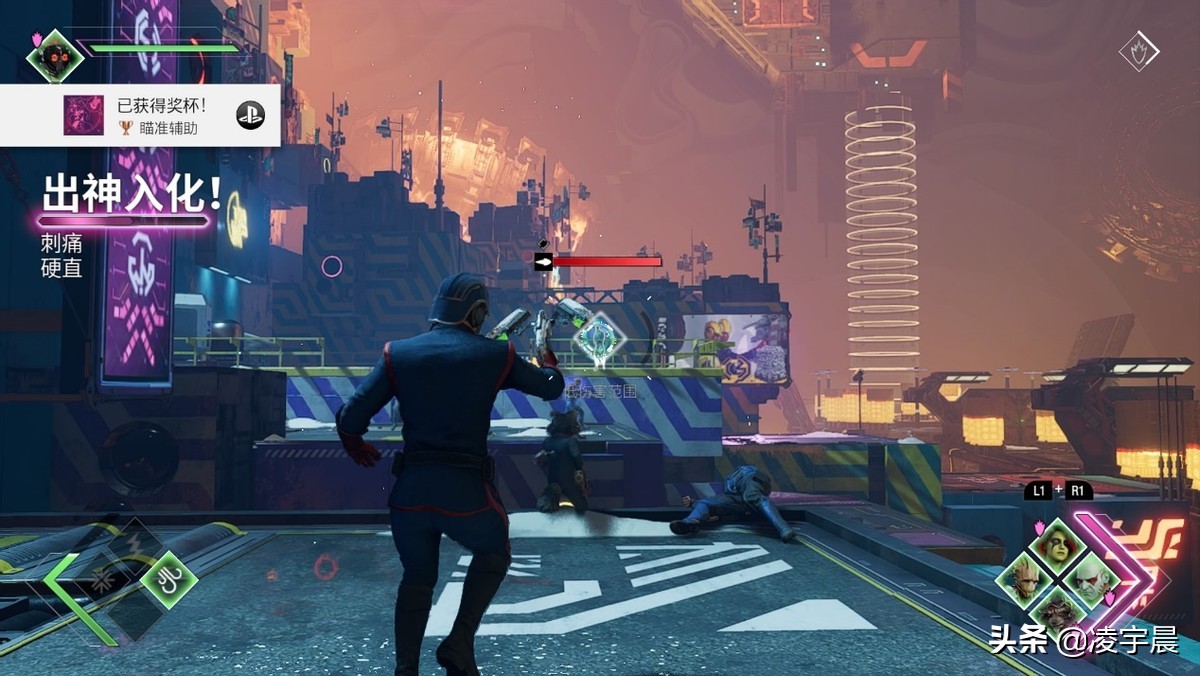Click the PlayStation logo on the notification

click(250, 115)
